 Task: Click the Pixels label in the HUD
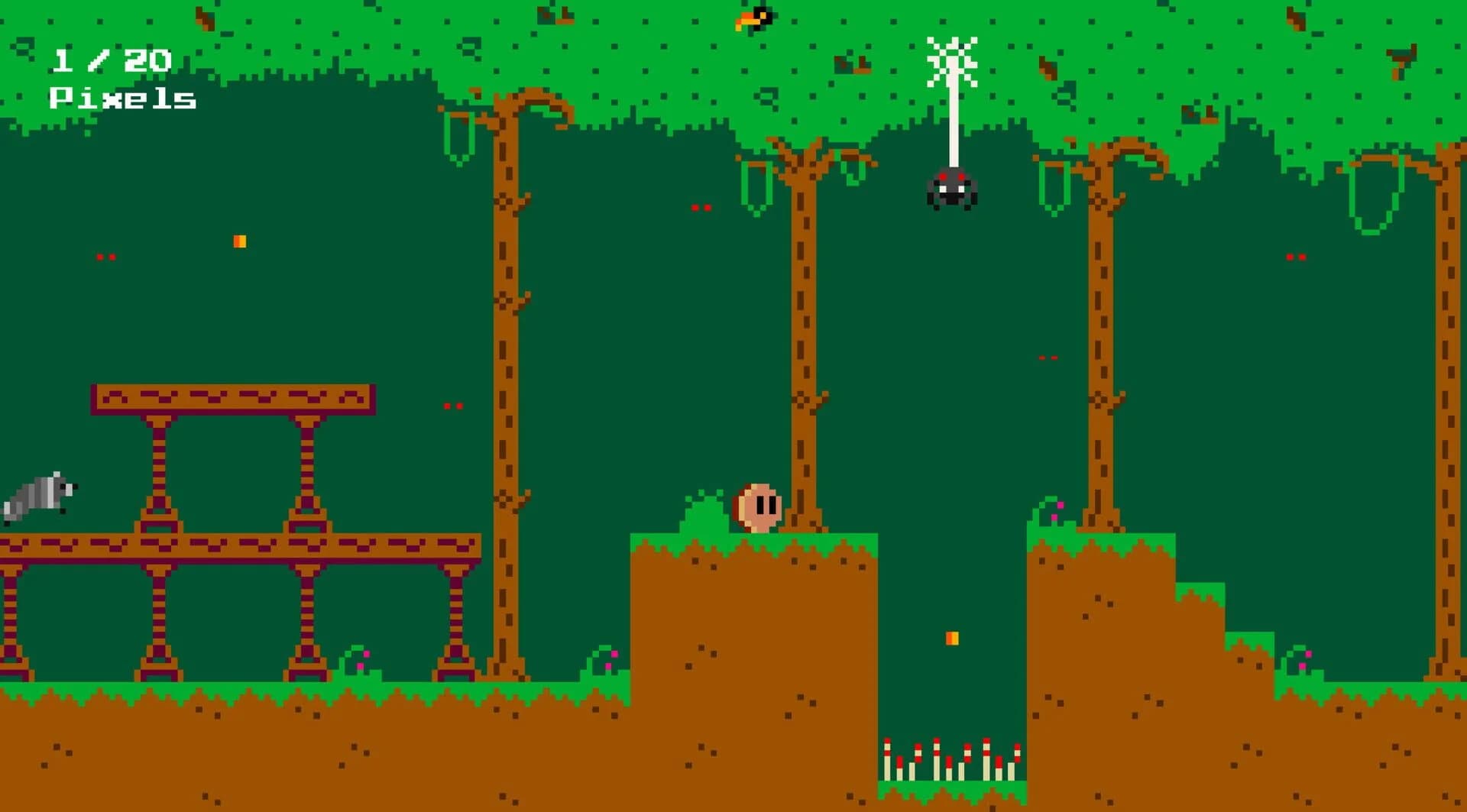coord(122,99)
